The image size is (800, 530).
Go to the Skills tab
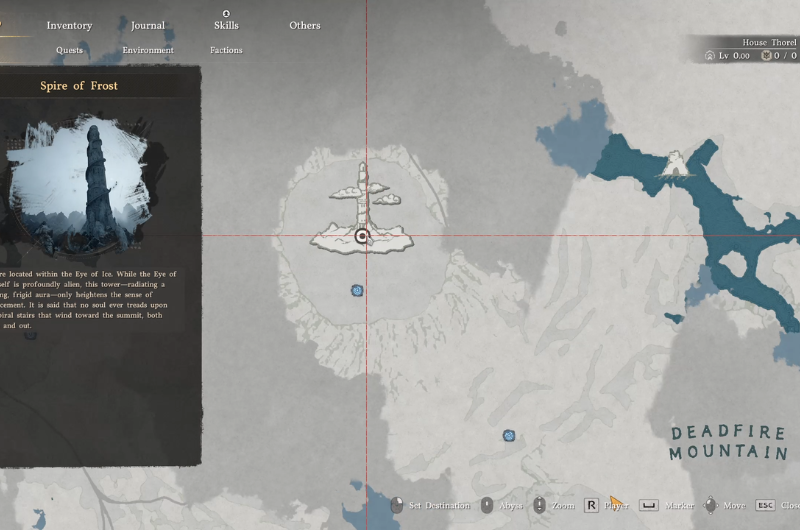[226, 25]
